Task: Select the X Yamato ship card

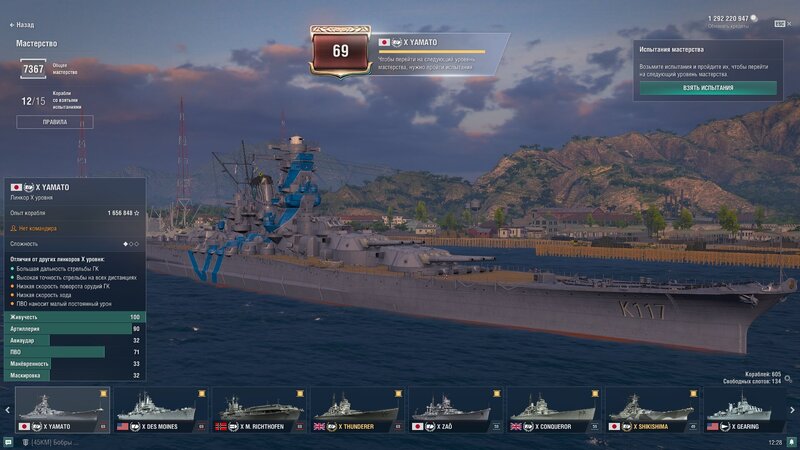Action: pos(62,410)
